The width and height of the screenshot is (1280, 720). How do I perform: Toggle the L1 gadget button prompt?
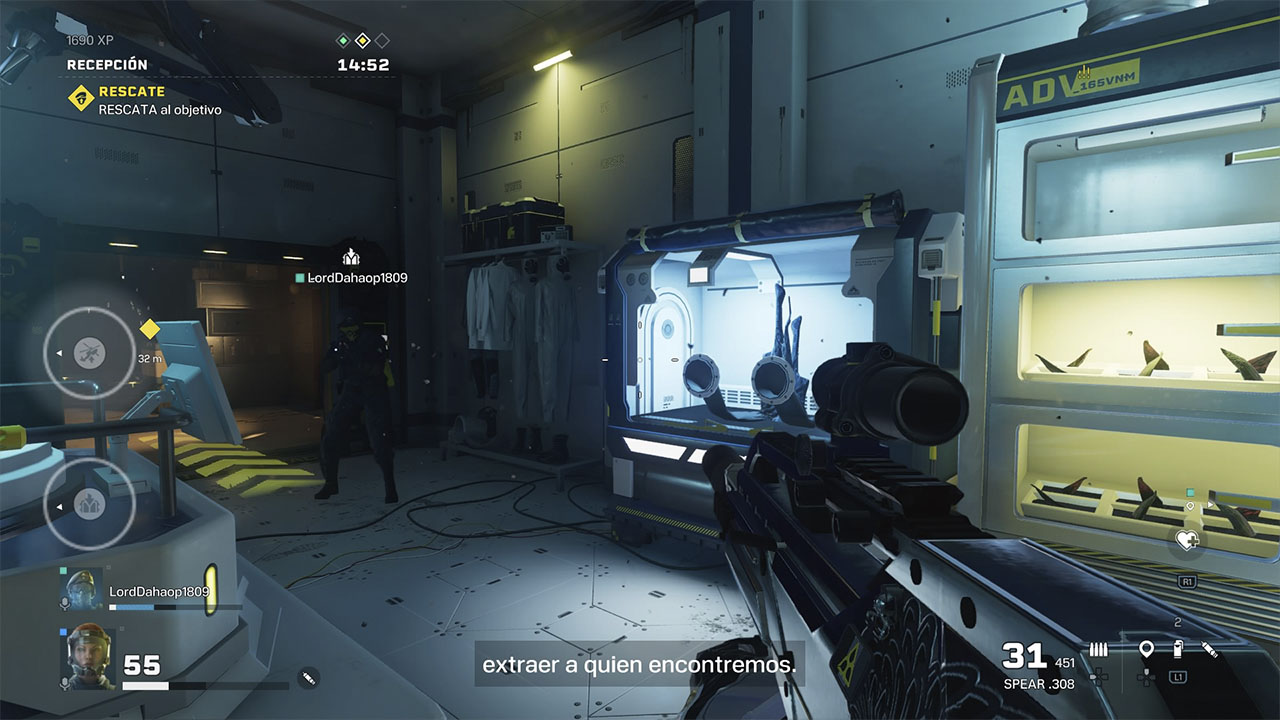click(x=1178, y=678)
